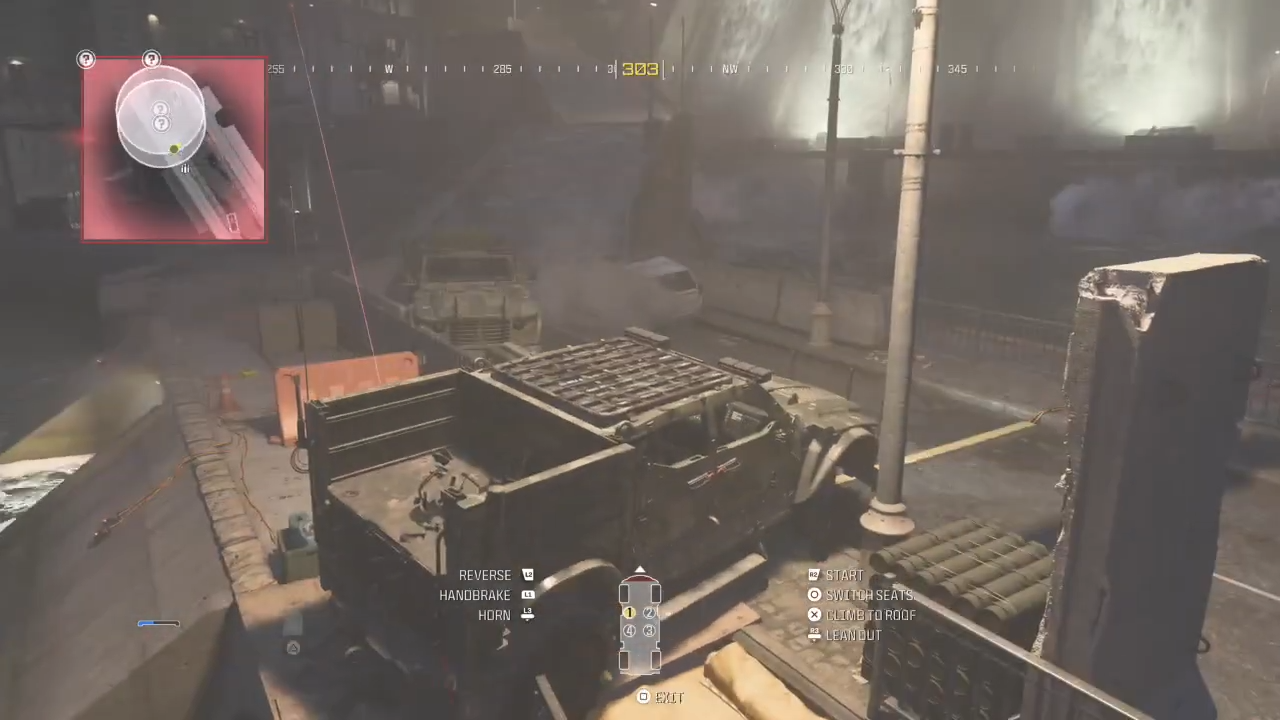Click the question mark marker atop the minimap
Image resolution: width=1280 pixels, height=720 pixels.
pyautogui.click(x=151, y=59)
